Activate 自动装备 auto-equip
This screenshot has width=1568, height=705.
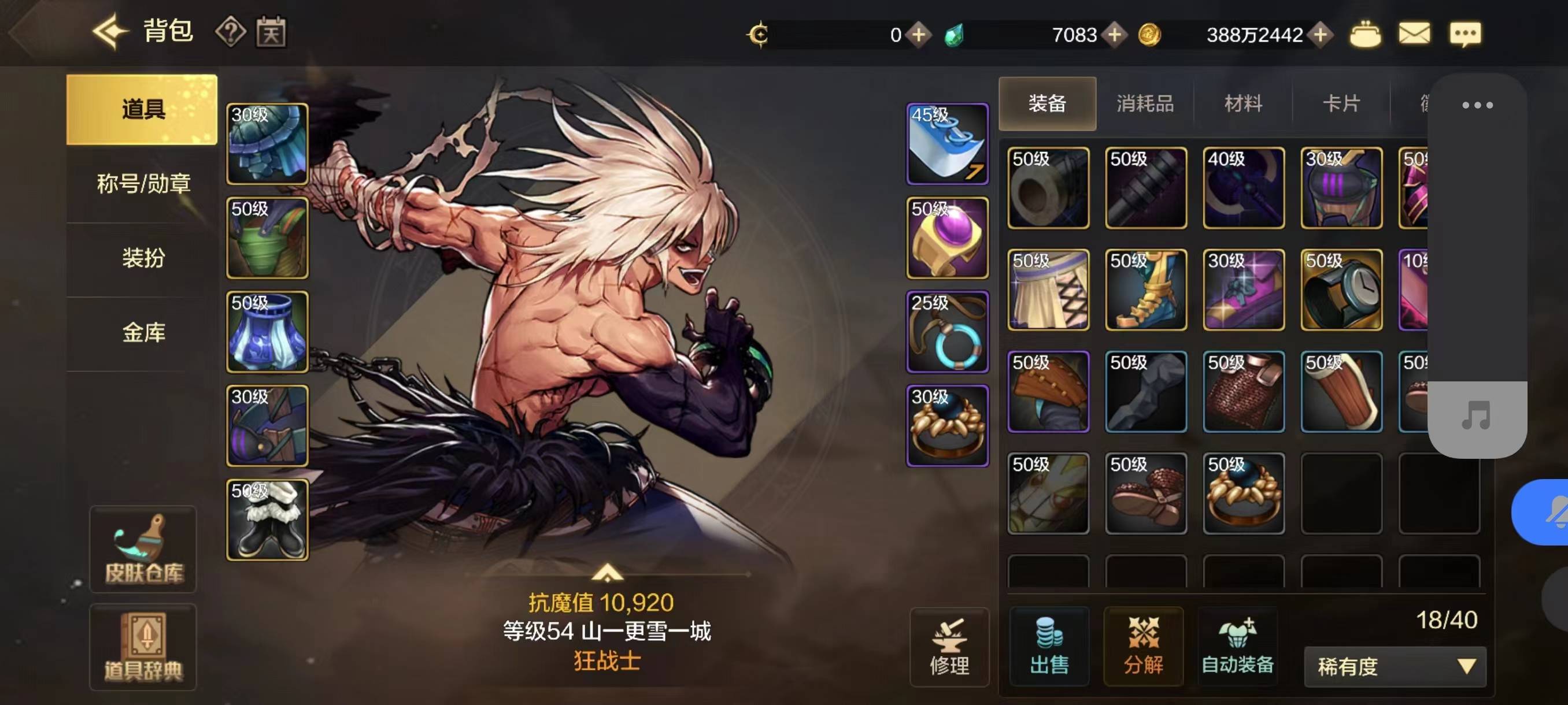coord(1237,647)
